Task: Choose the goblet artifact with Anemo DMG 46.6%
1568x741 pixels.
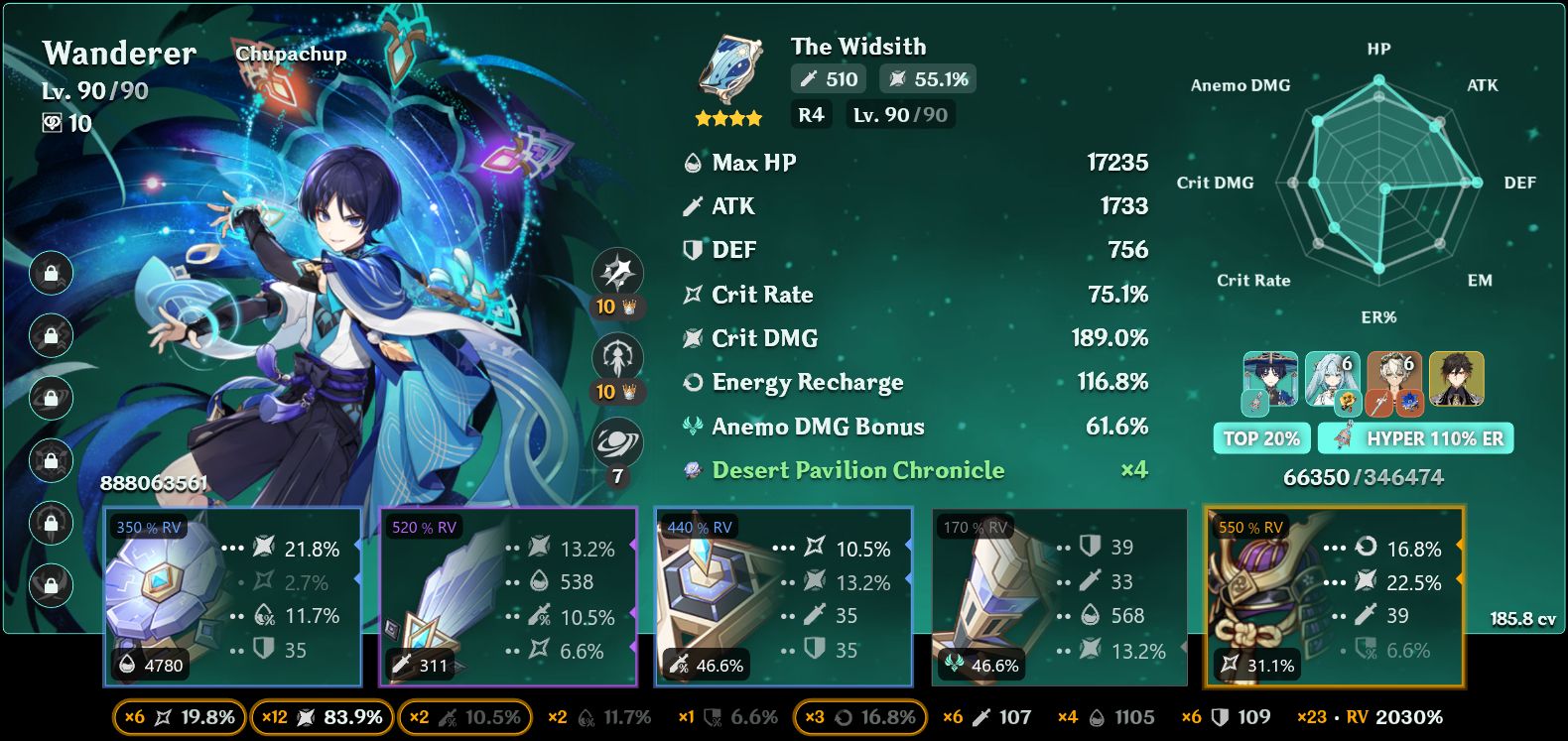Action: tap(1059, 596)
